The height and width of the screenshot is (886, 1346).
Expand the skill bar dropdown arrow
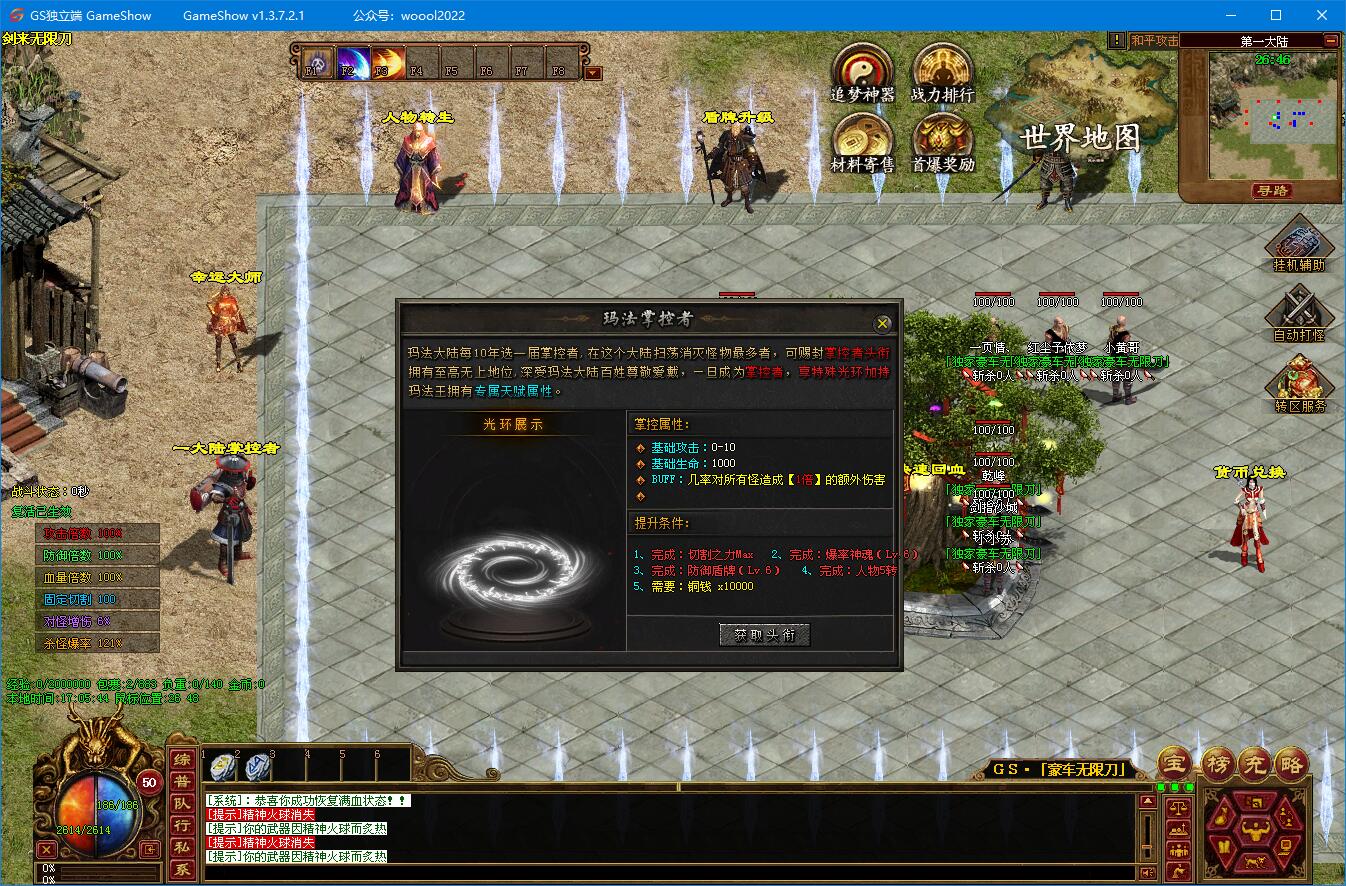click(593, 72)
